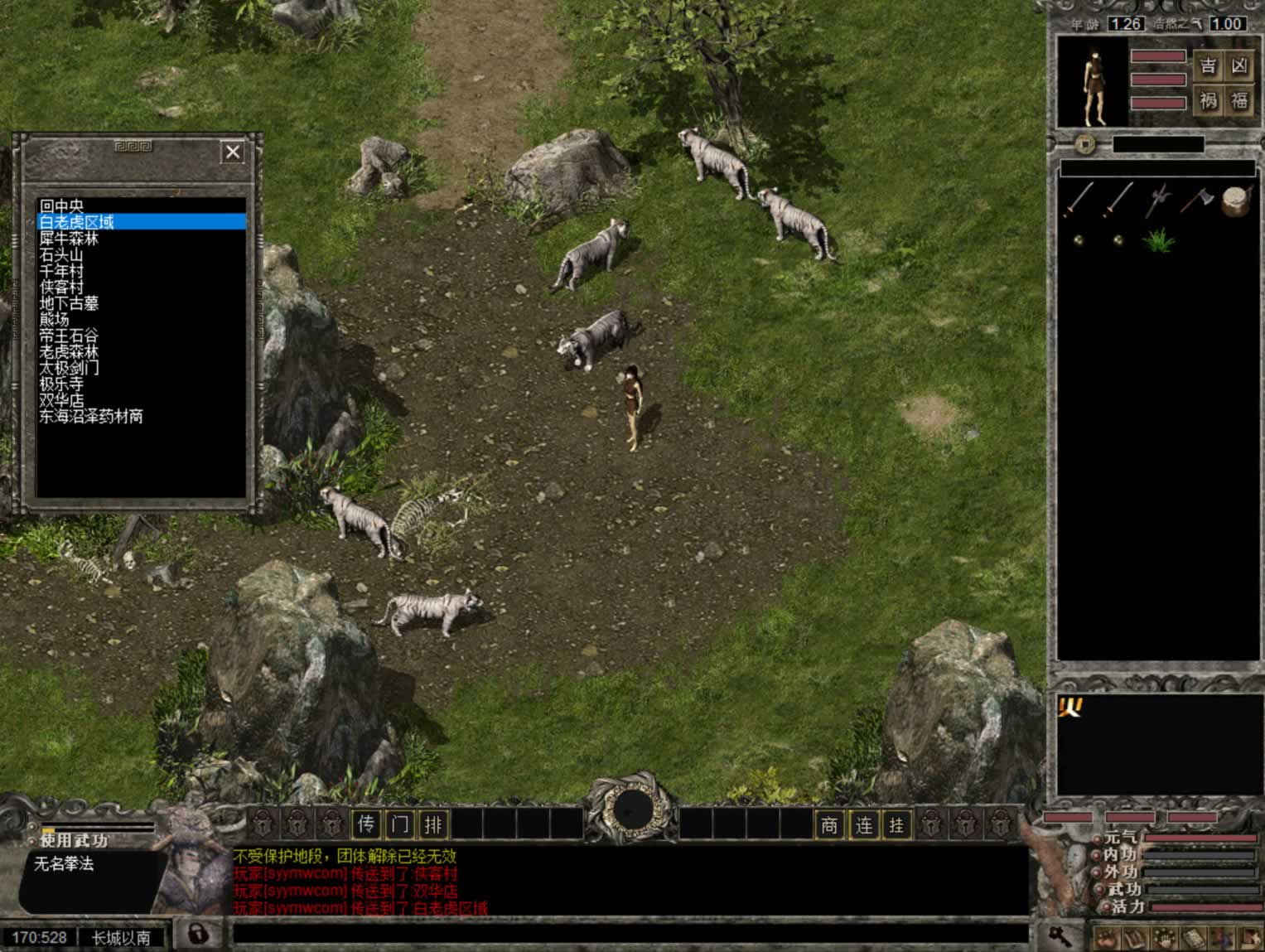Screen dimensions: 1265x952
Task: Open the 商 shop button
Action: point(829,825)
